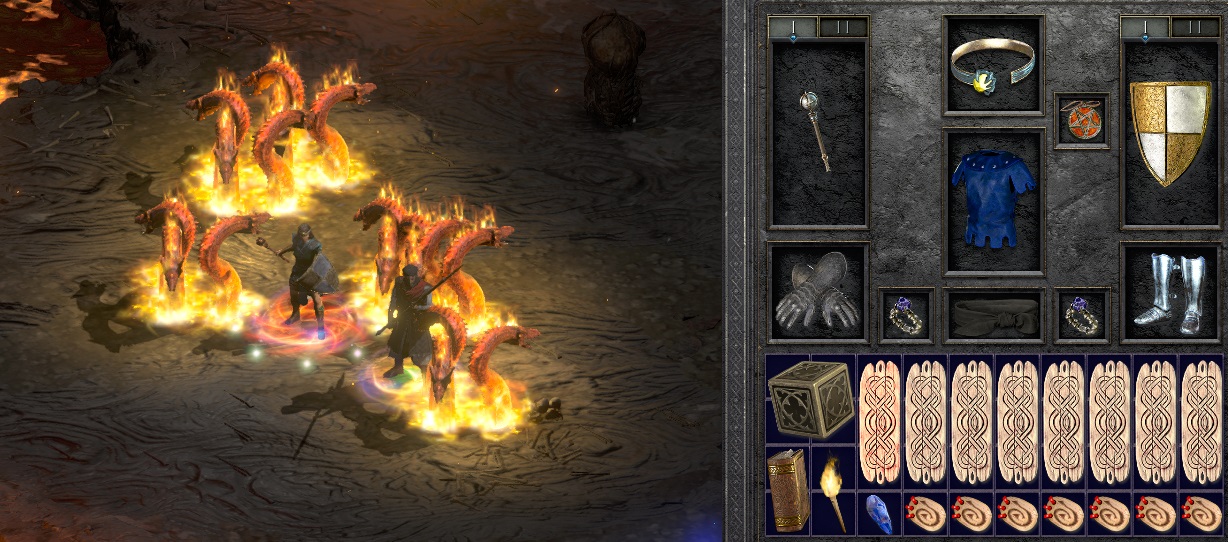Switch to weapon set II above the shield
The height and width of the screenshot is (542, 1228).
[x=1195, y=27]
